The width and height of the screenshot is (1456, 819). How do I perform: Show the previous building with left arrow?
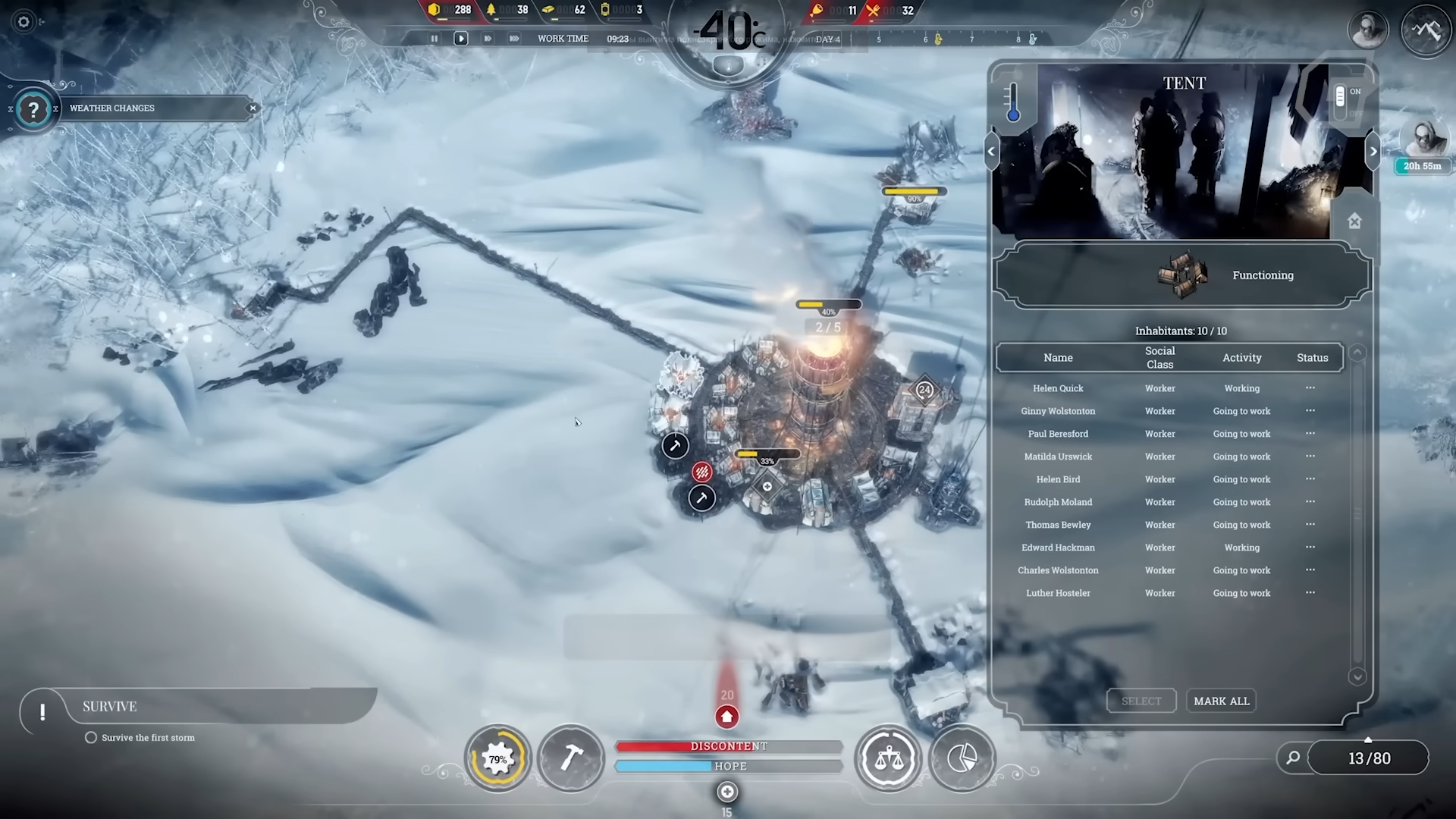[x=991, y=152]
